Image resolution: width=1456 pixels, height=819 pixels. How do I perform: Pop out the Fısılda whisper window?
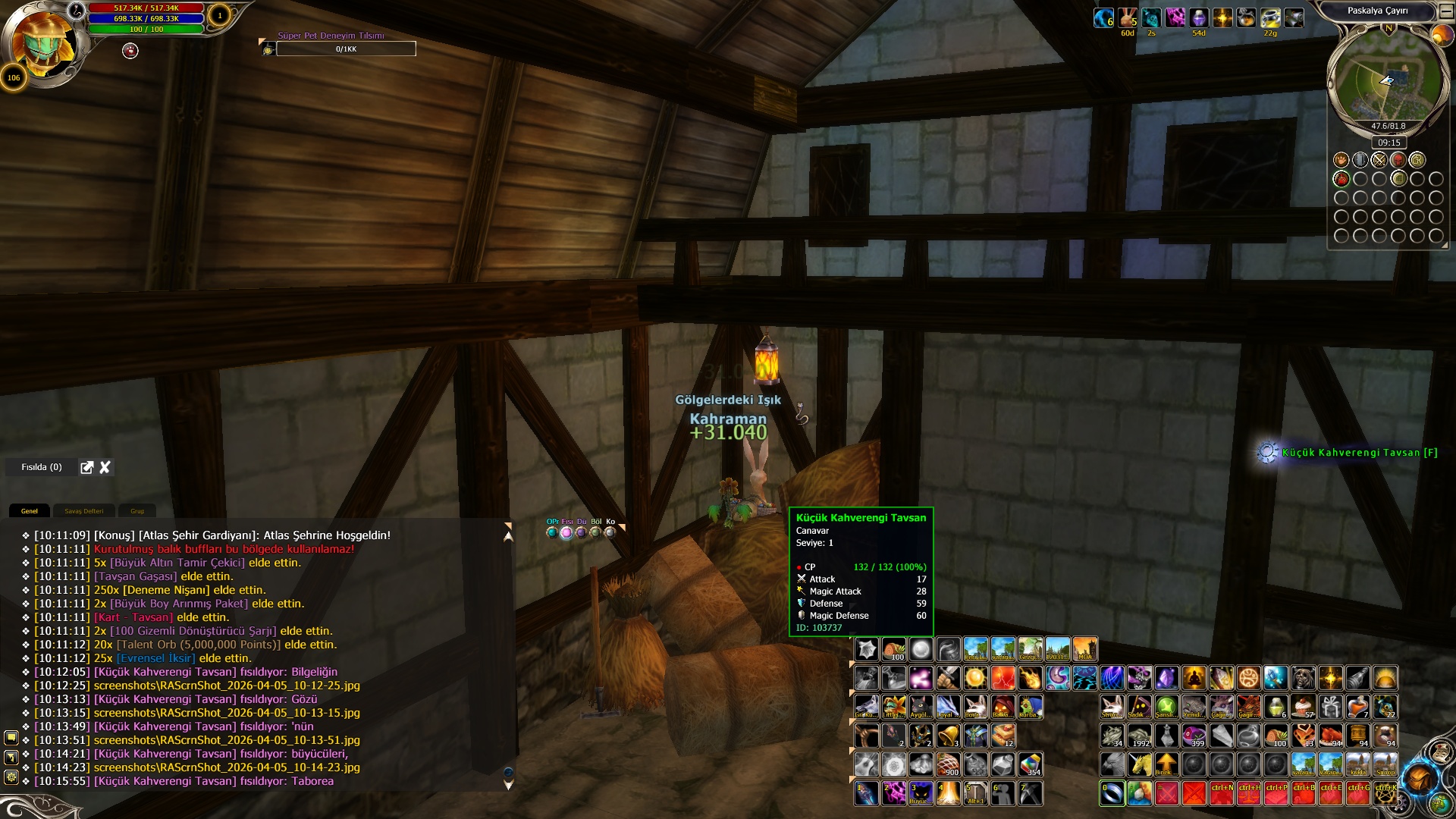point(87,467)
